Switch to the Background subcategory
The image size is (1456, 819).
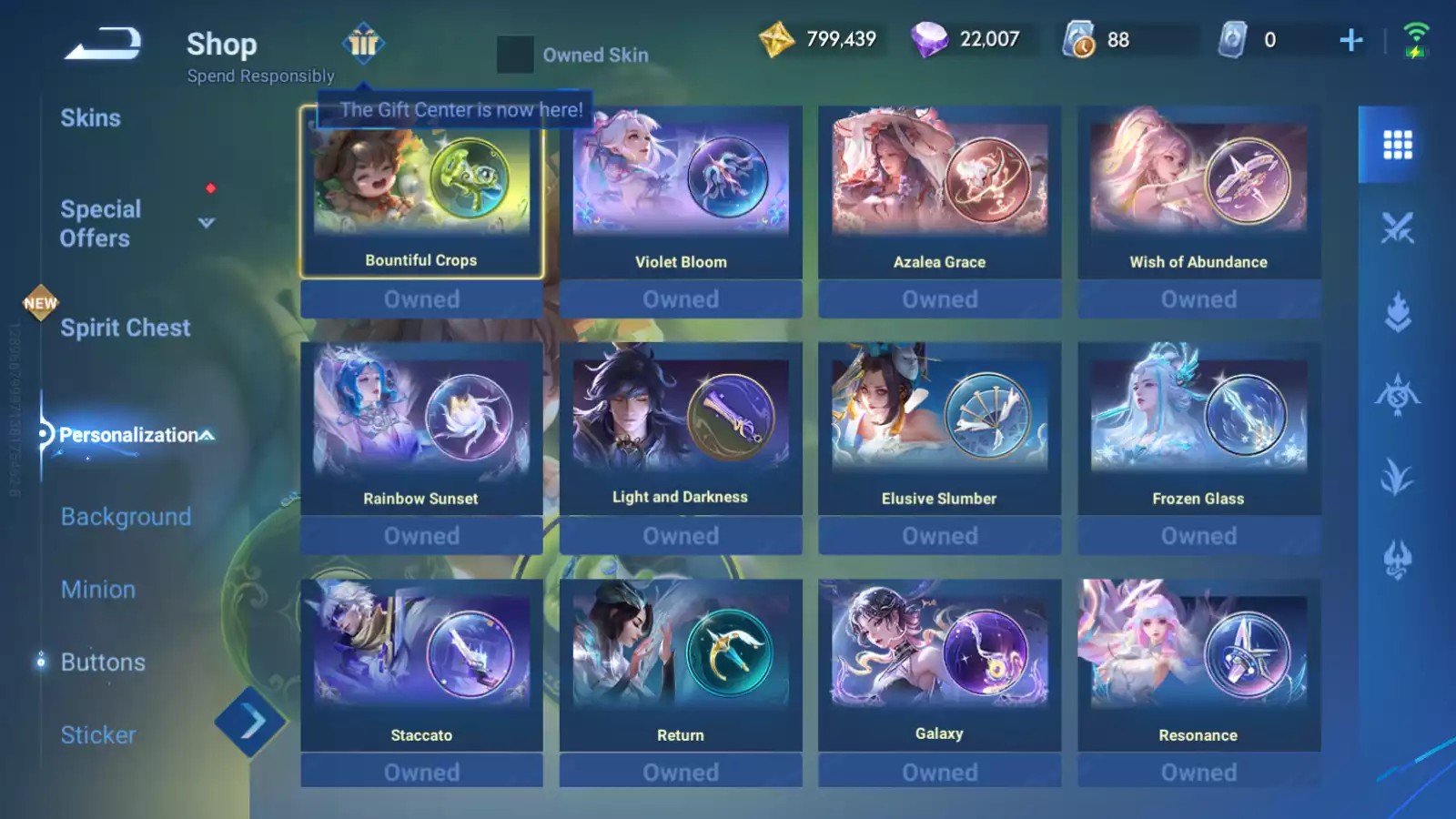tap(126, 517)
